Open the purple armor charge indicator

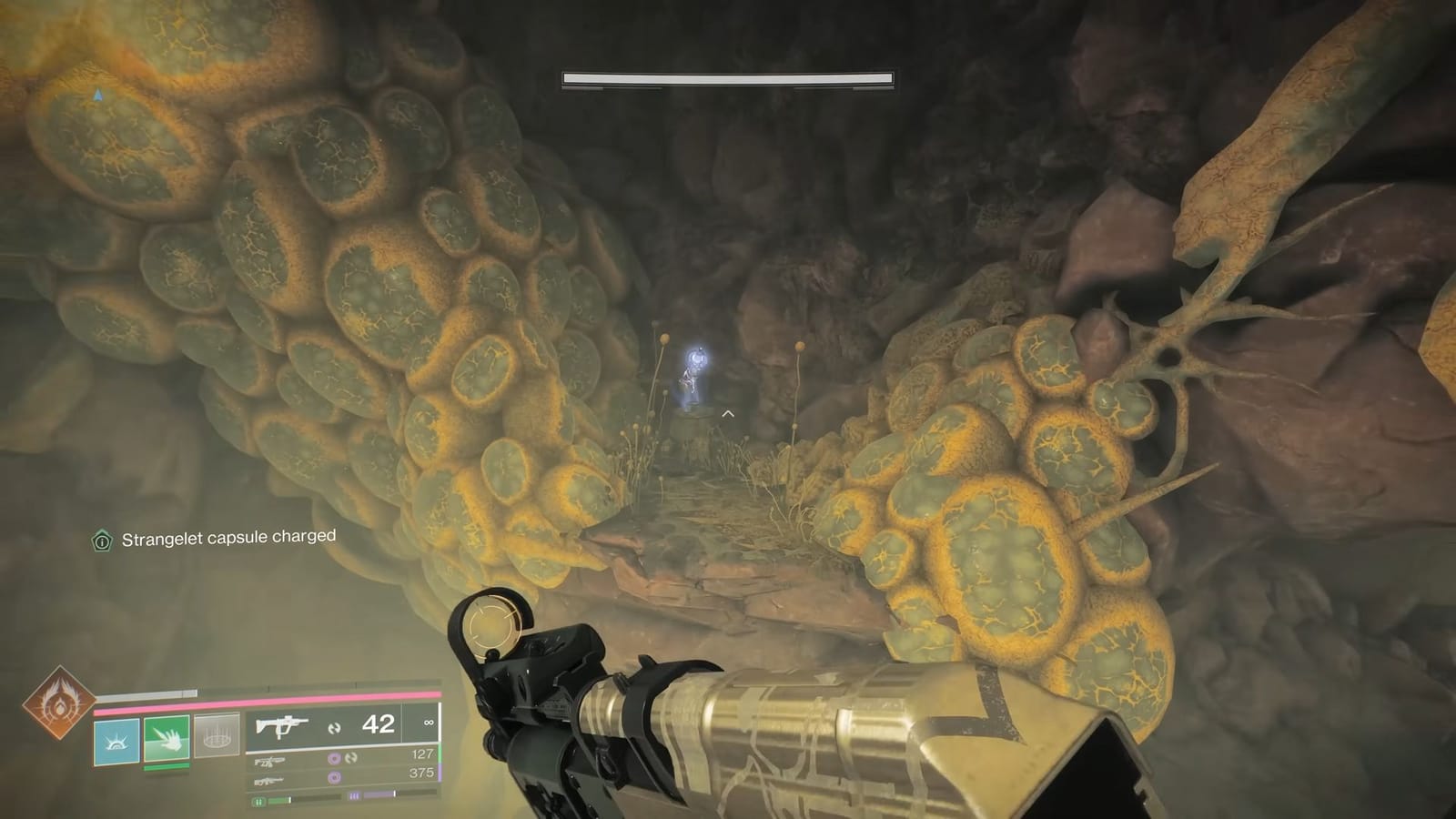point(354,796)
